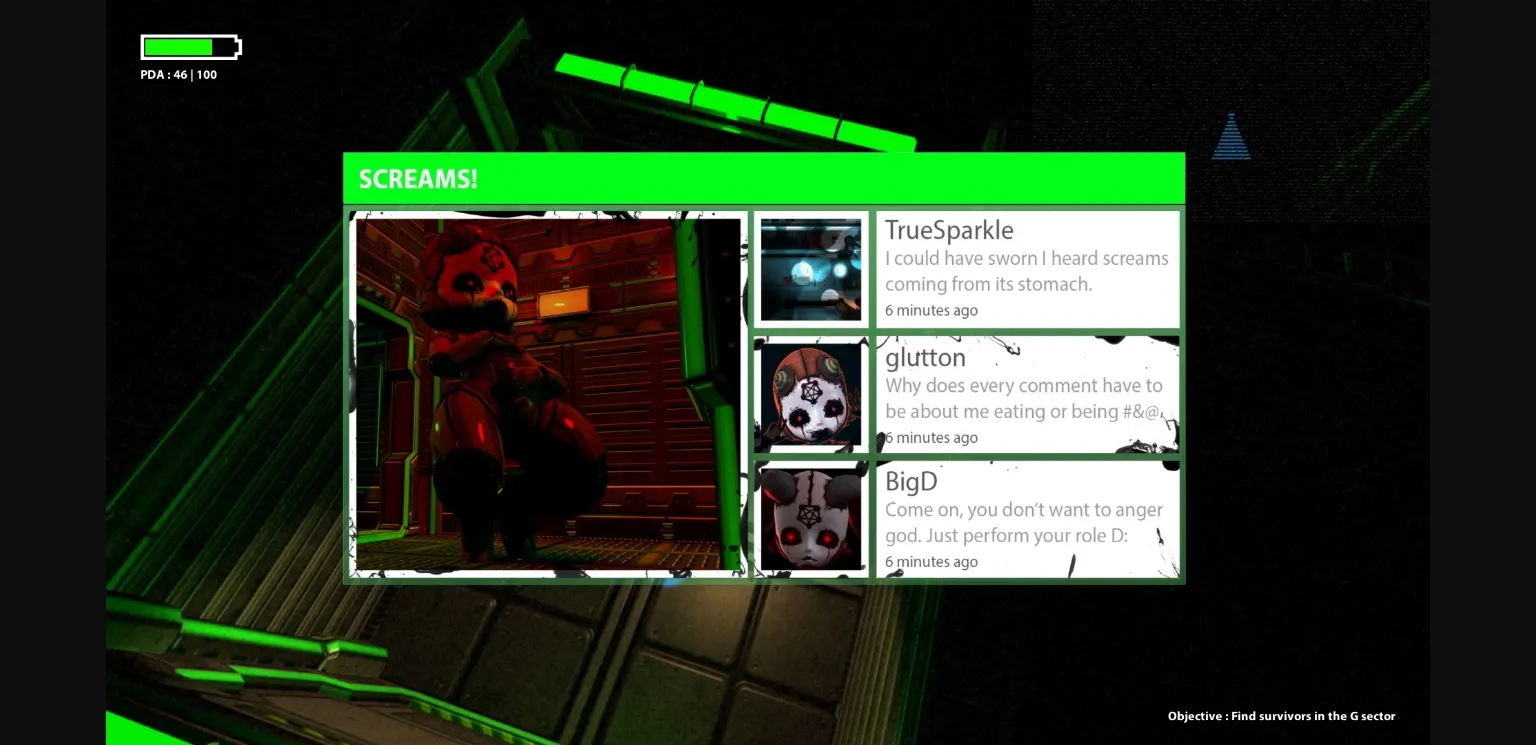The height and width of the screenshot is (745, 1536).
Task: Click the green PDA battery charge bar
Action: click(177, 46)
